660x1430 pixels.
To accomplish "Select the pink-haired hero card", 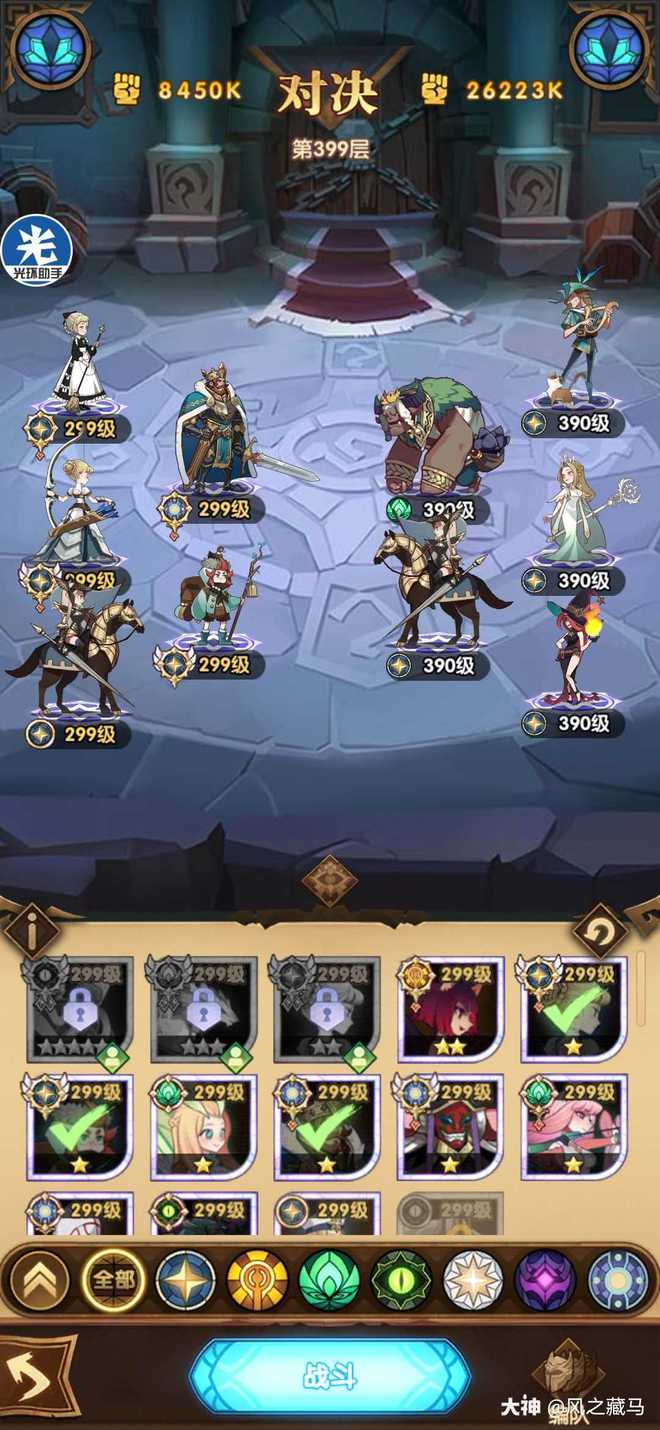I will [x=574, y=1128].
